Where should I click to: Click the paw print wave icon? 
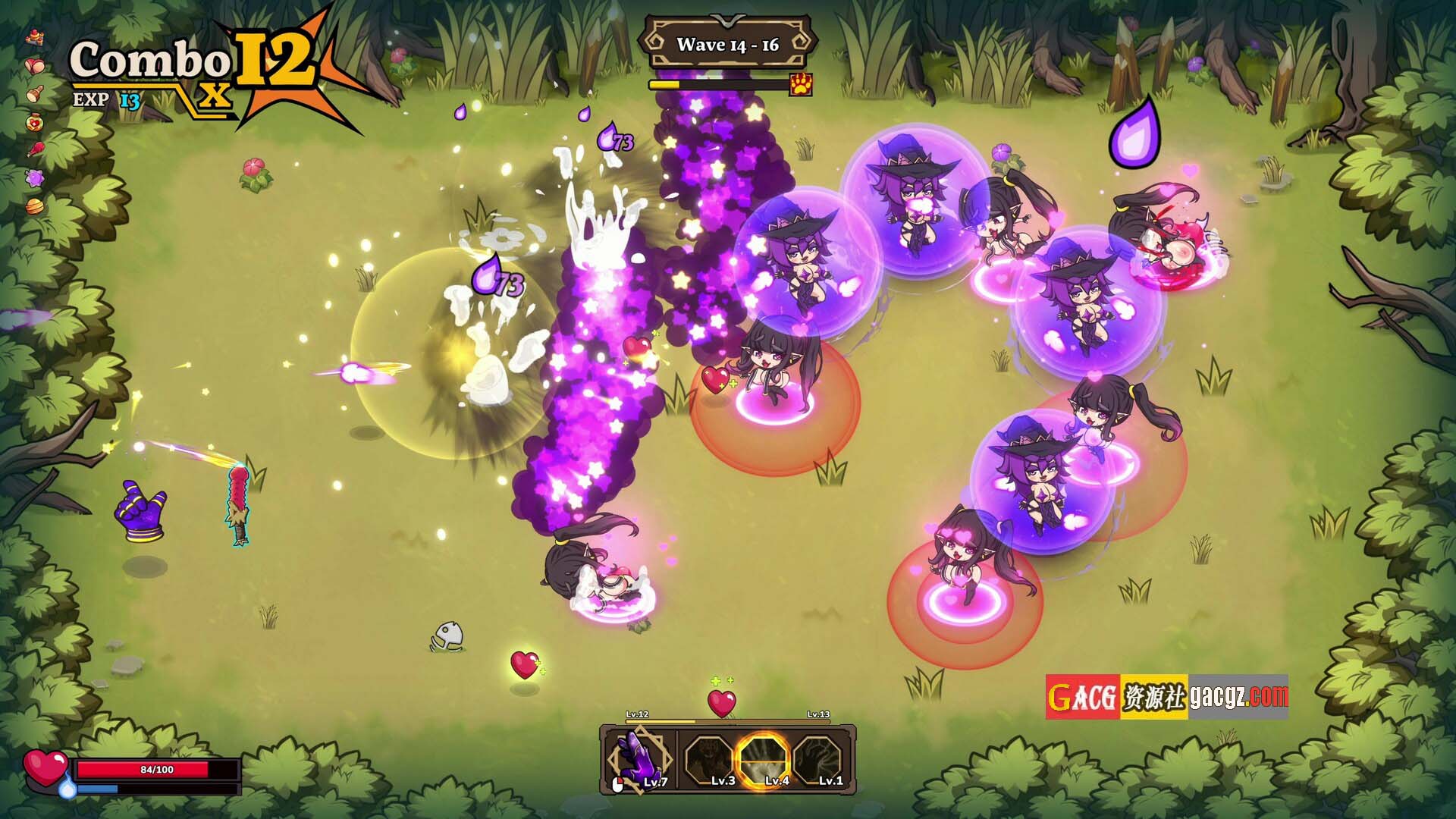pos(801,84)
